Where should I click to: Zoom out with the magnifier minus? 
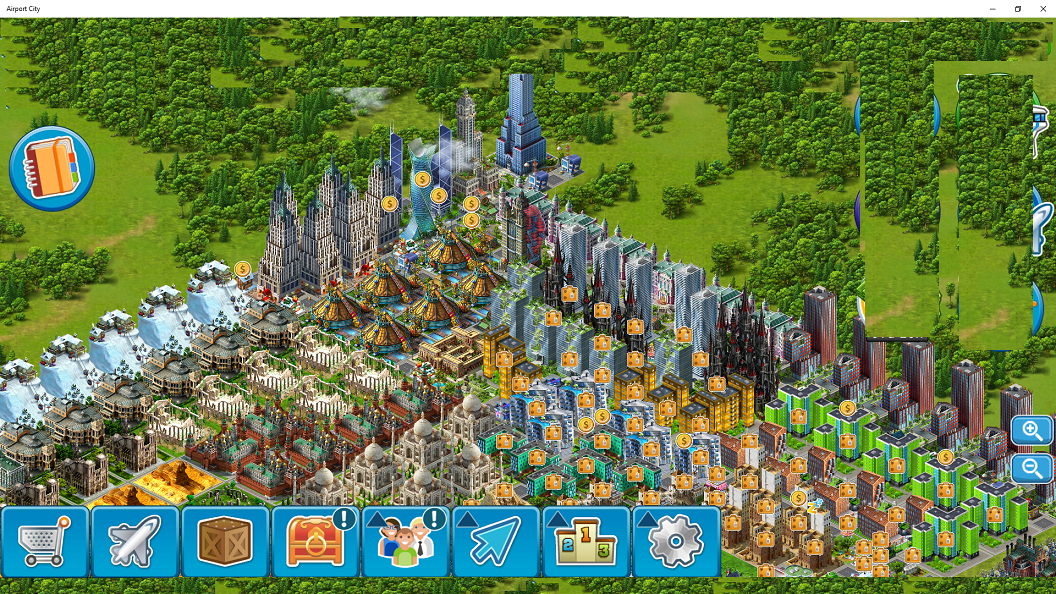[1031, 467]
